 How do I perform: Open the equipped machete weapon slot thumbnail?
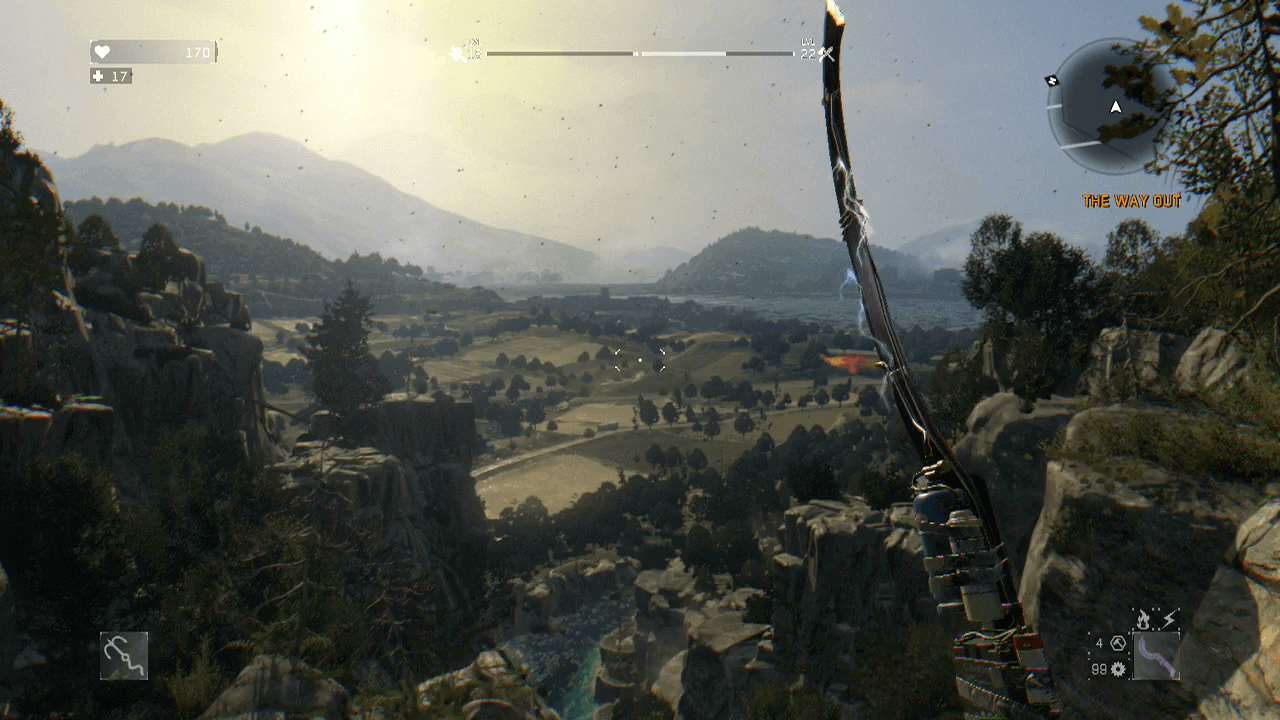click(1156, 656)
